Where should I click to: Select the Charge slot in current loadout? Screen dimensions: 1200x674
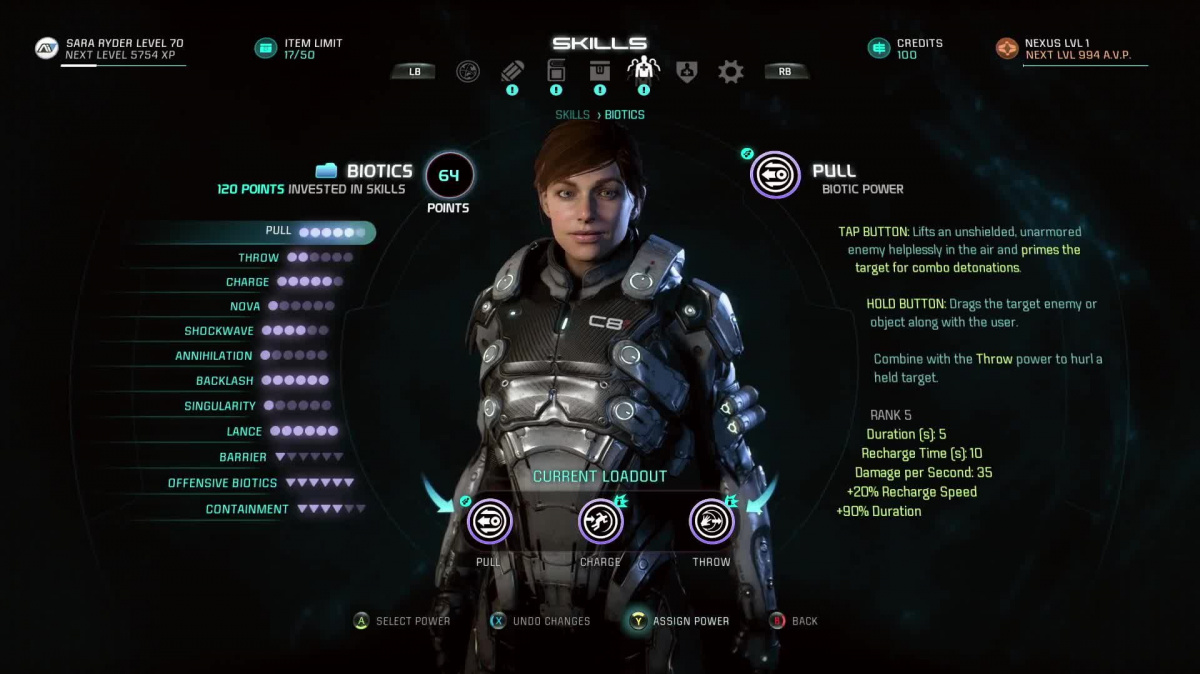pyautogui.click(x=600, y=521)
